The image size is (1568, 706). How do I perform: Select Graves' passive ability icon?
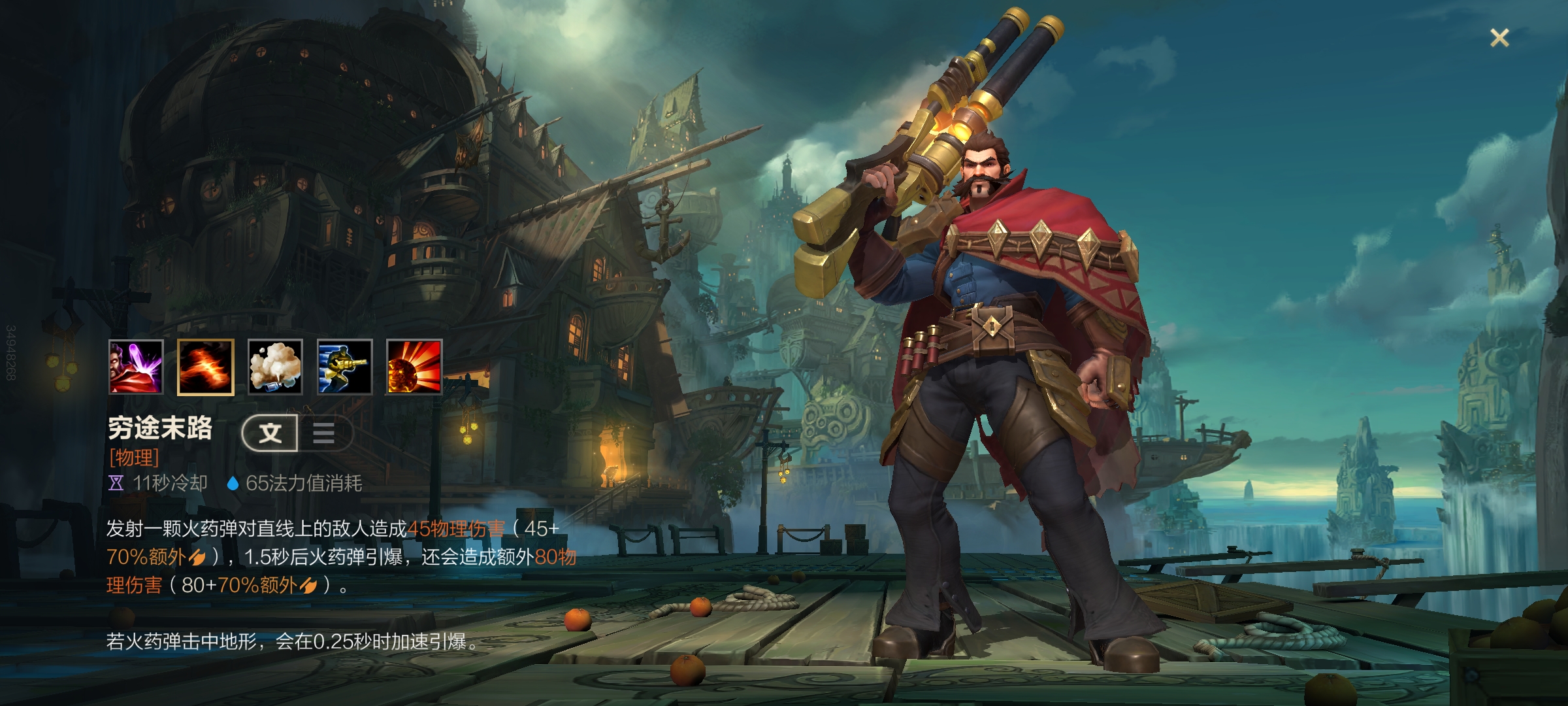136,367
